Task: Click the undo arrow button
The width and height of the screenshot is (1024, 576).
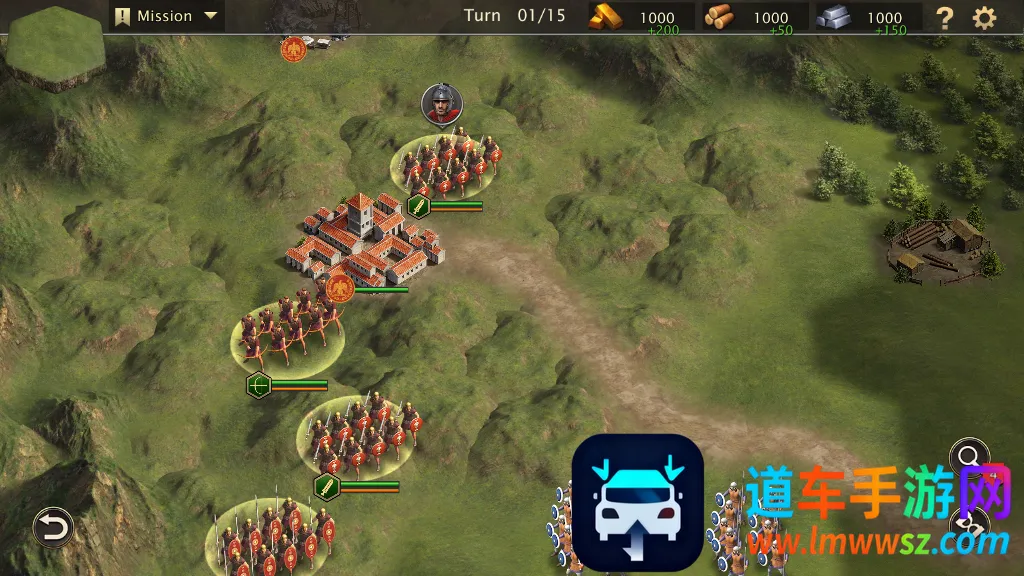Action: 53,527
